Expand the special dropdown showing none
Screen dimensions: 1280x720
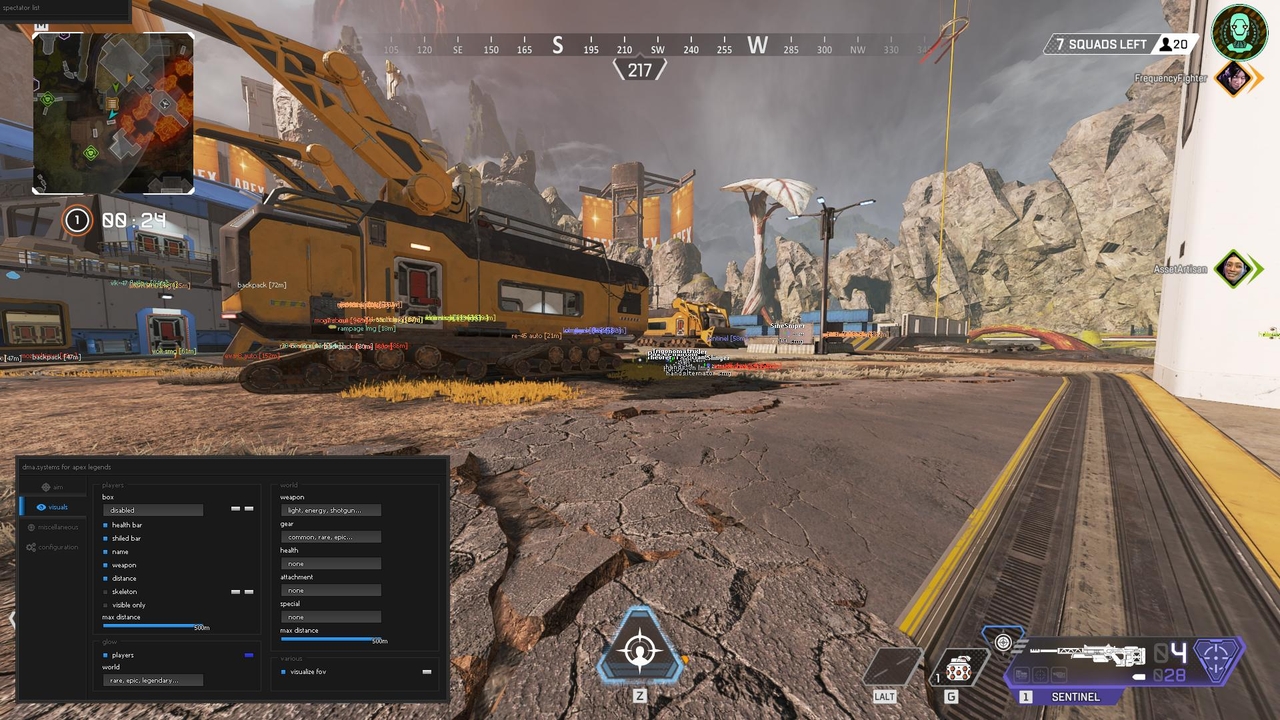click(x=331, y=616)
